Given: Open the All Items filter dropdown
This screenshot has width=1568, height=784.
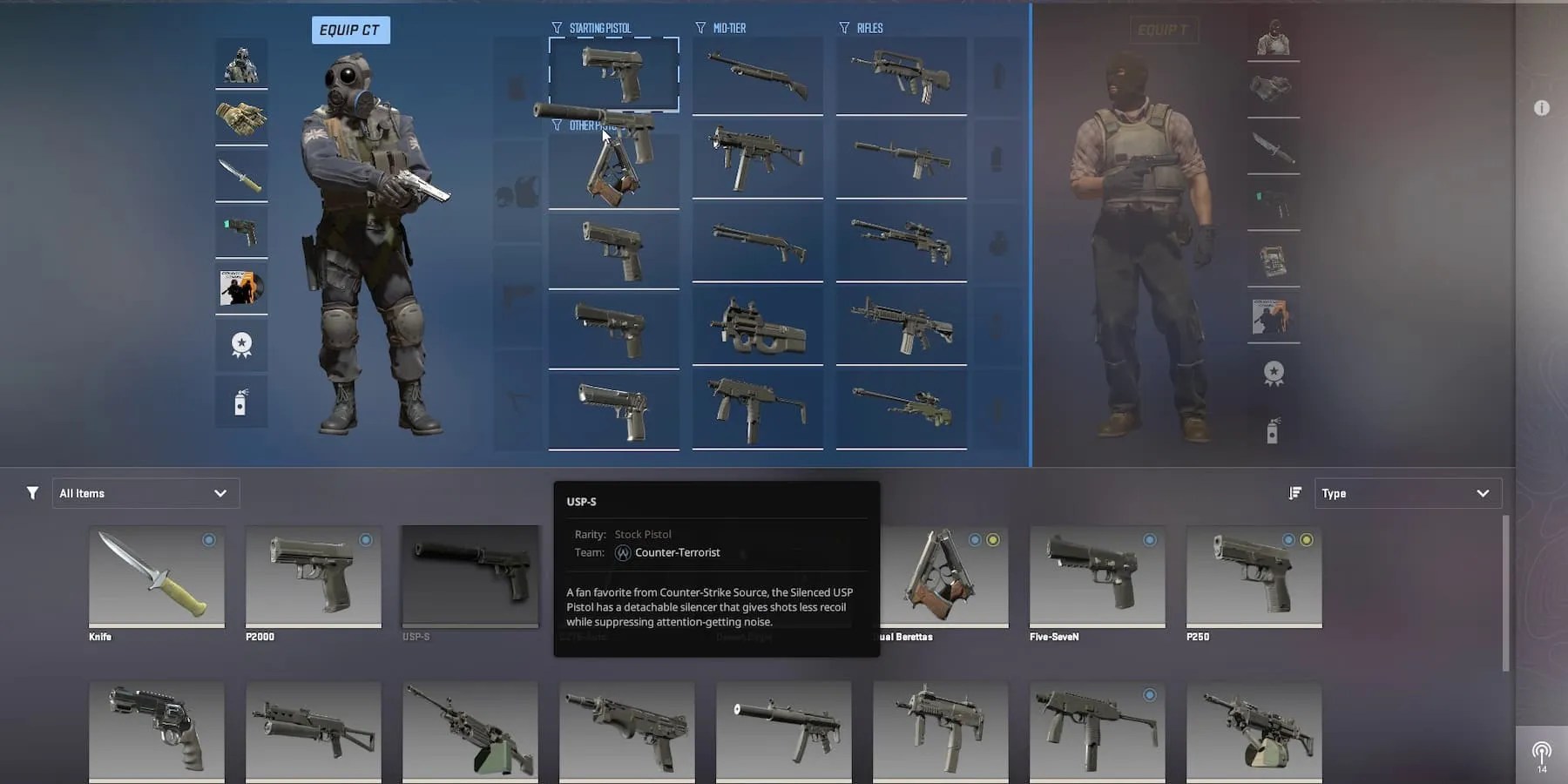Looking at the screenshot, I should point(145,492).
